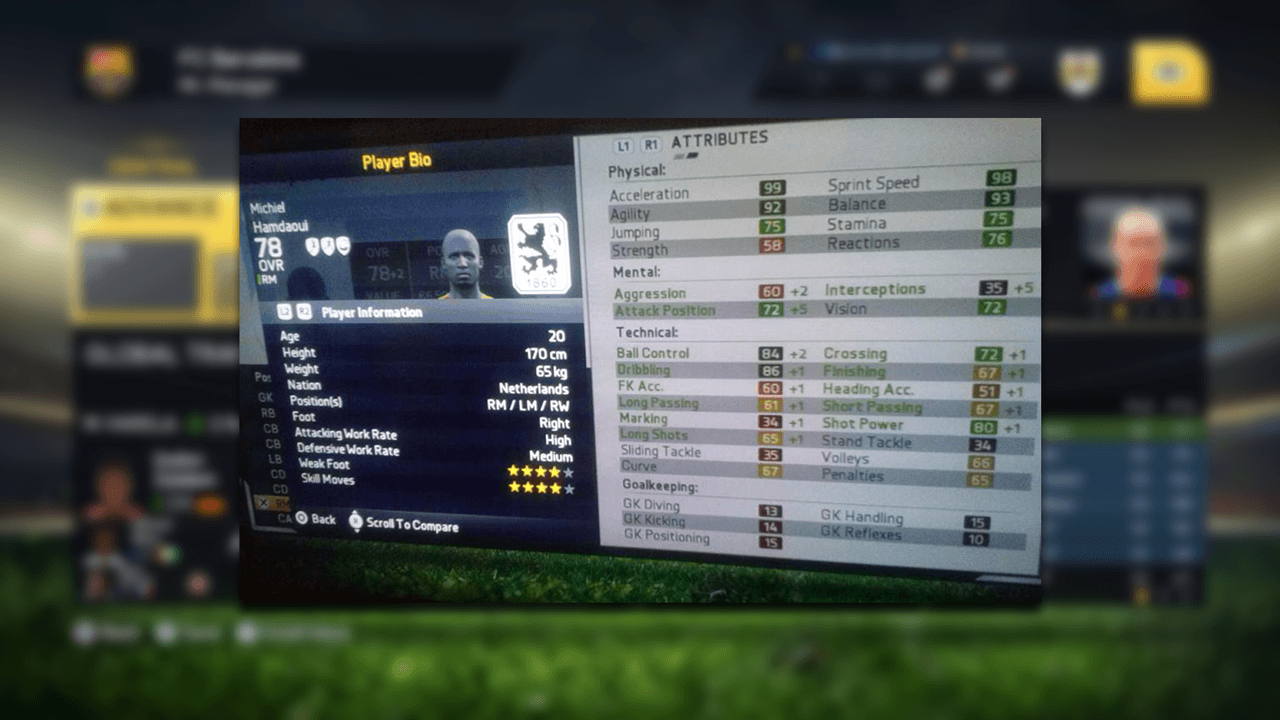Select the 1860 lion club crest
Screen dimensions: 1280x720
tap(539, 254)
